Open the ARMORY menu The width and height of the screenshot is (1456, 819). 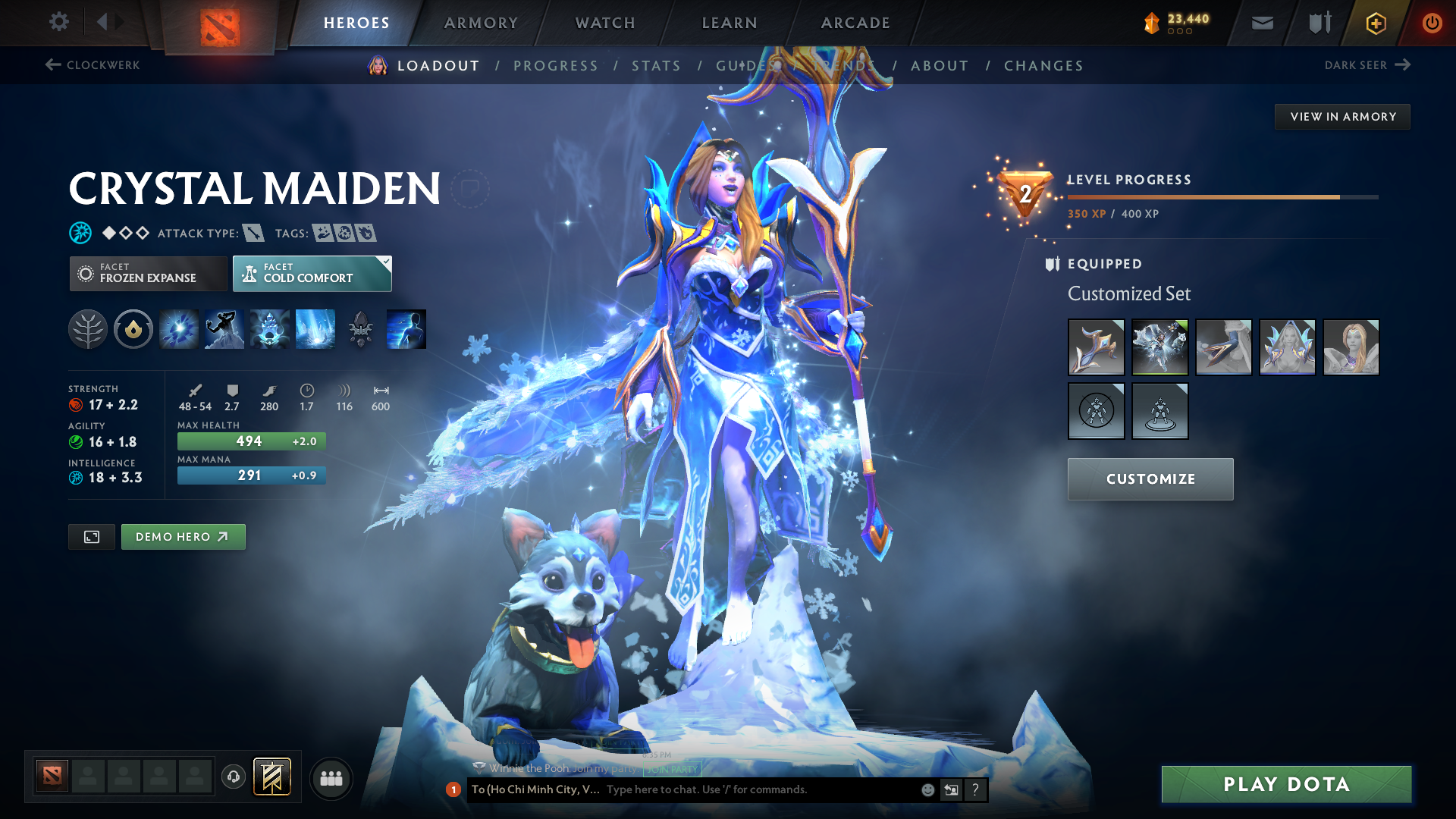(481, 23)
